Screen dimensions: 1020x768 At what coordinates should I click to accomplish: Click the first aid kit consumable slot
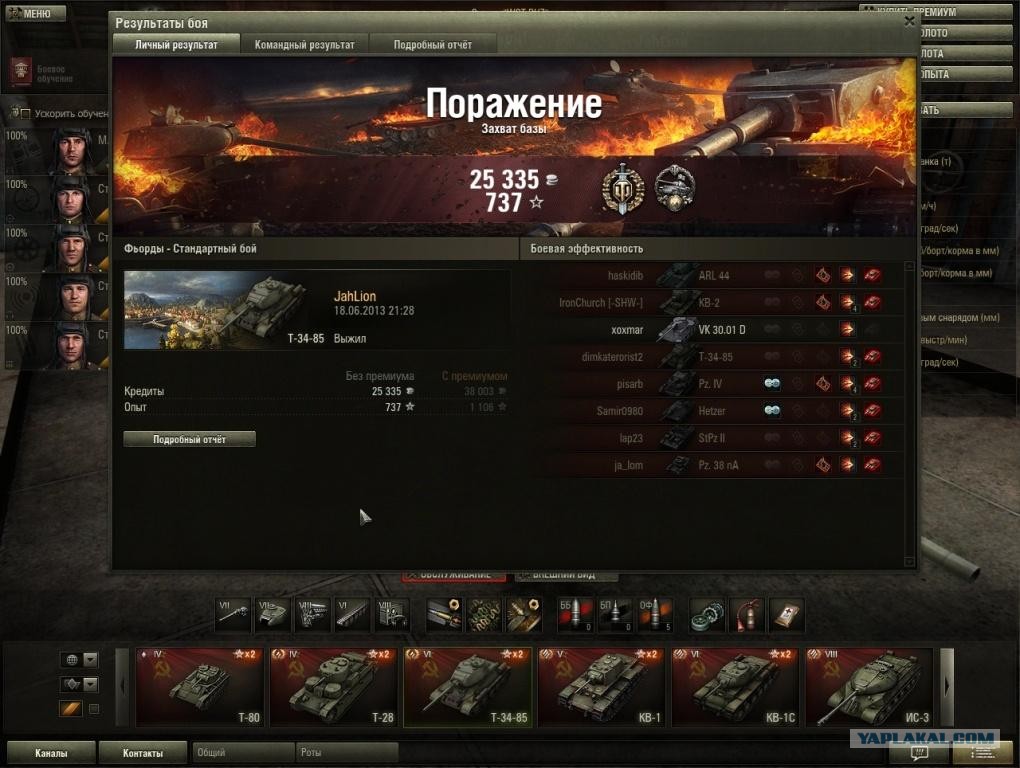(x=786, y=615)
